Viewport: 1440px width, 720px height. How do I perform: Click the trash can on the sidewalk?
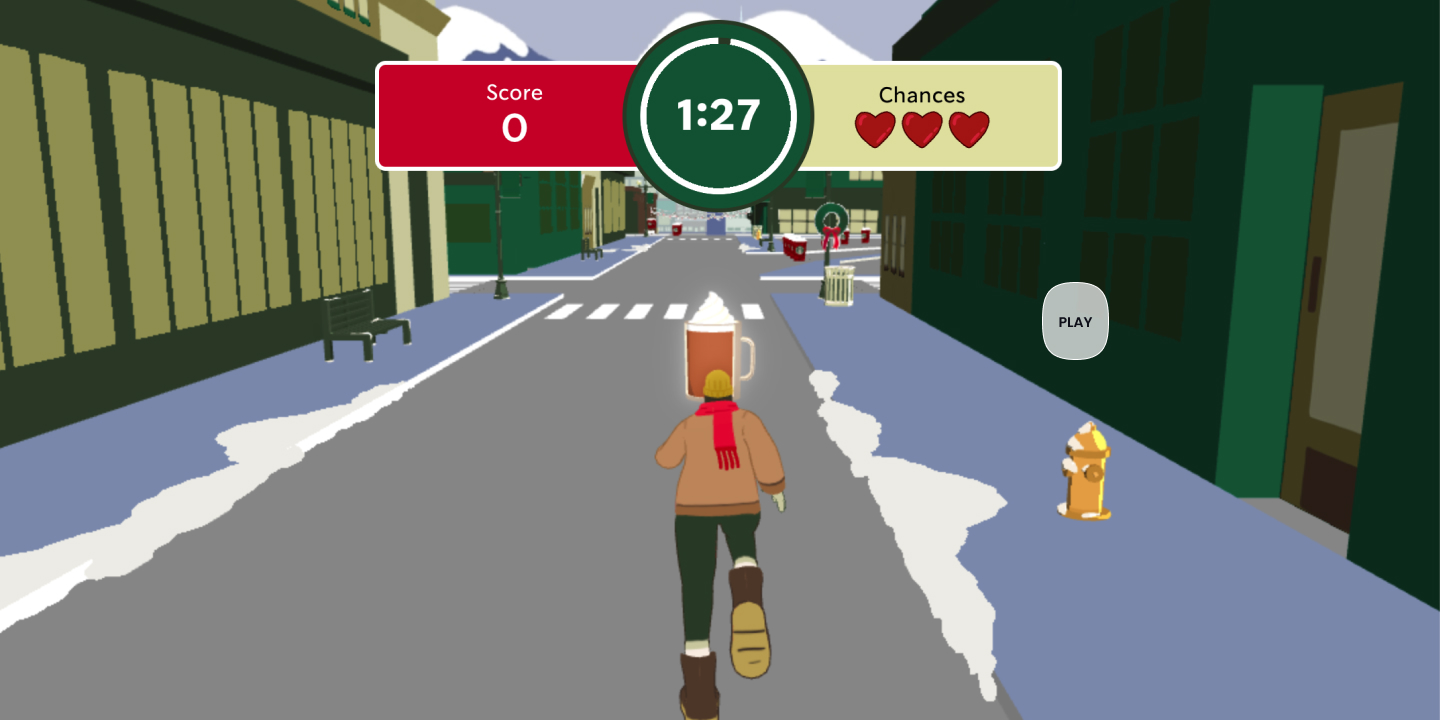840,285
